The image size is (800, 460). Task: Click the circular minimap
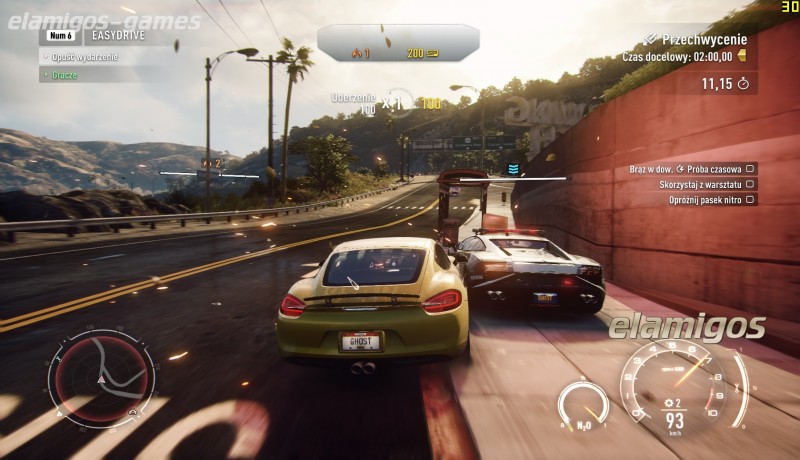101,376
